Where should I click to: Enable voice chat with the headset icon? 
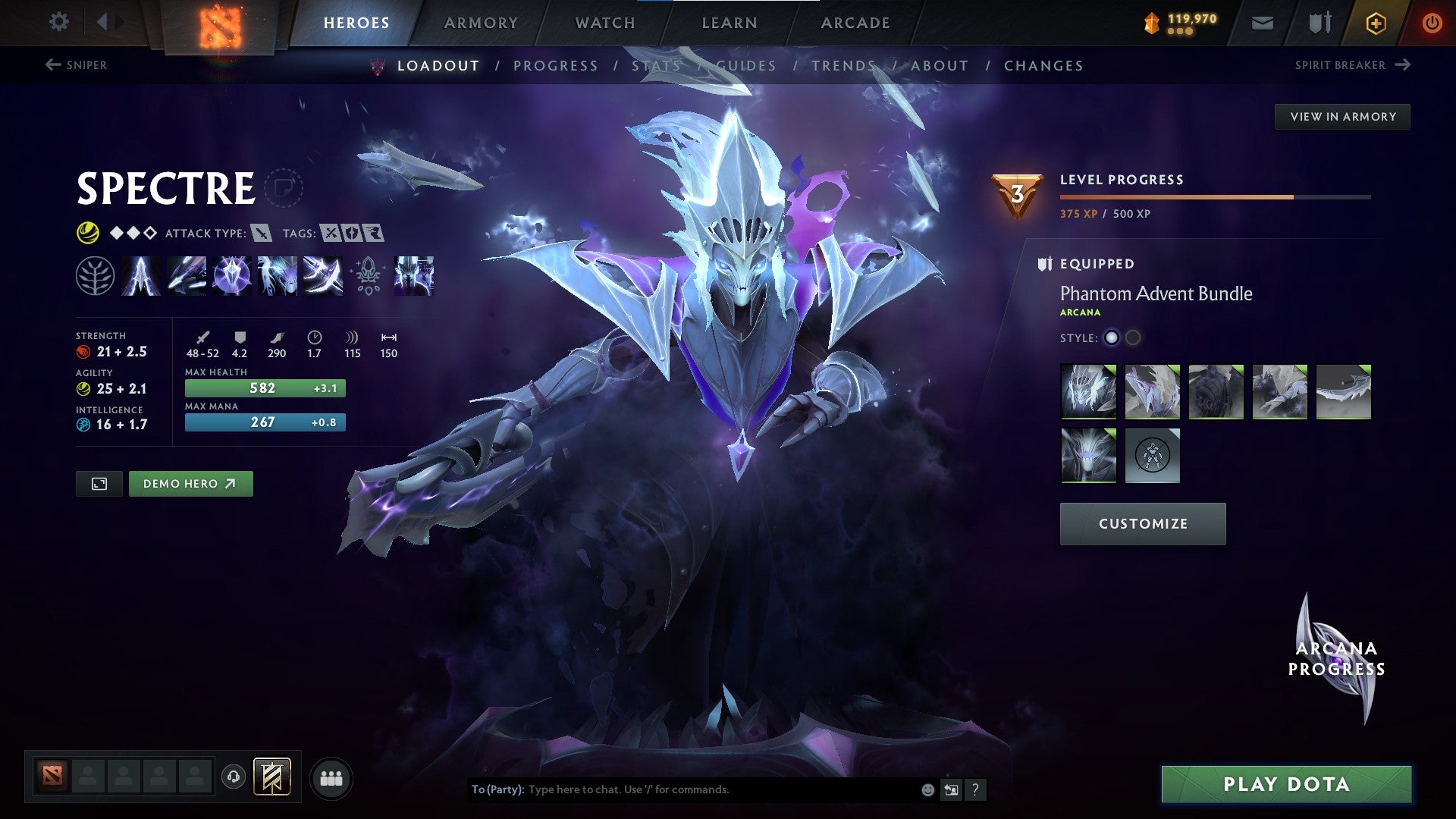point(234,778)
